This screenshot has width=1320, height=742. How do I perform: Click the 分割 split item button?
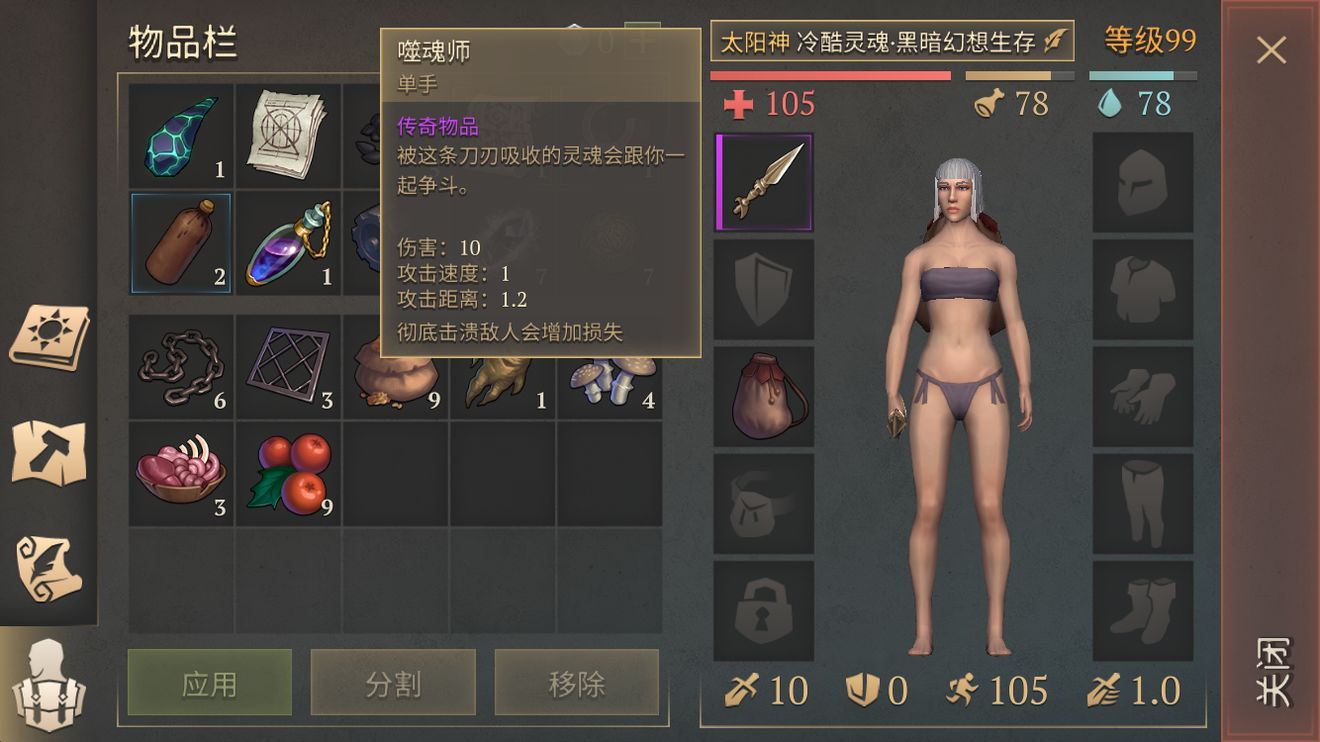coord(393,683)
